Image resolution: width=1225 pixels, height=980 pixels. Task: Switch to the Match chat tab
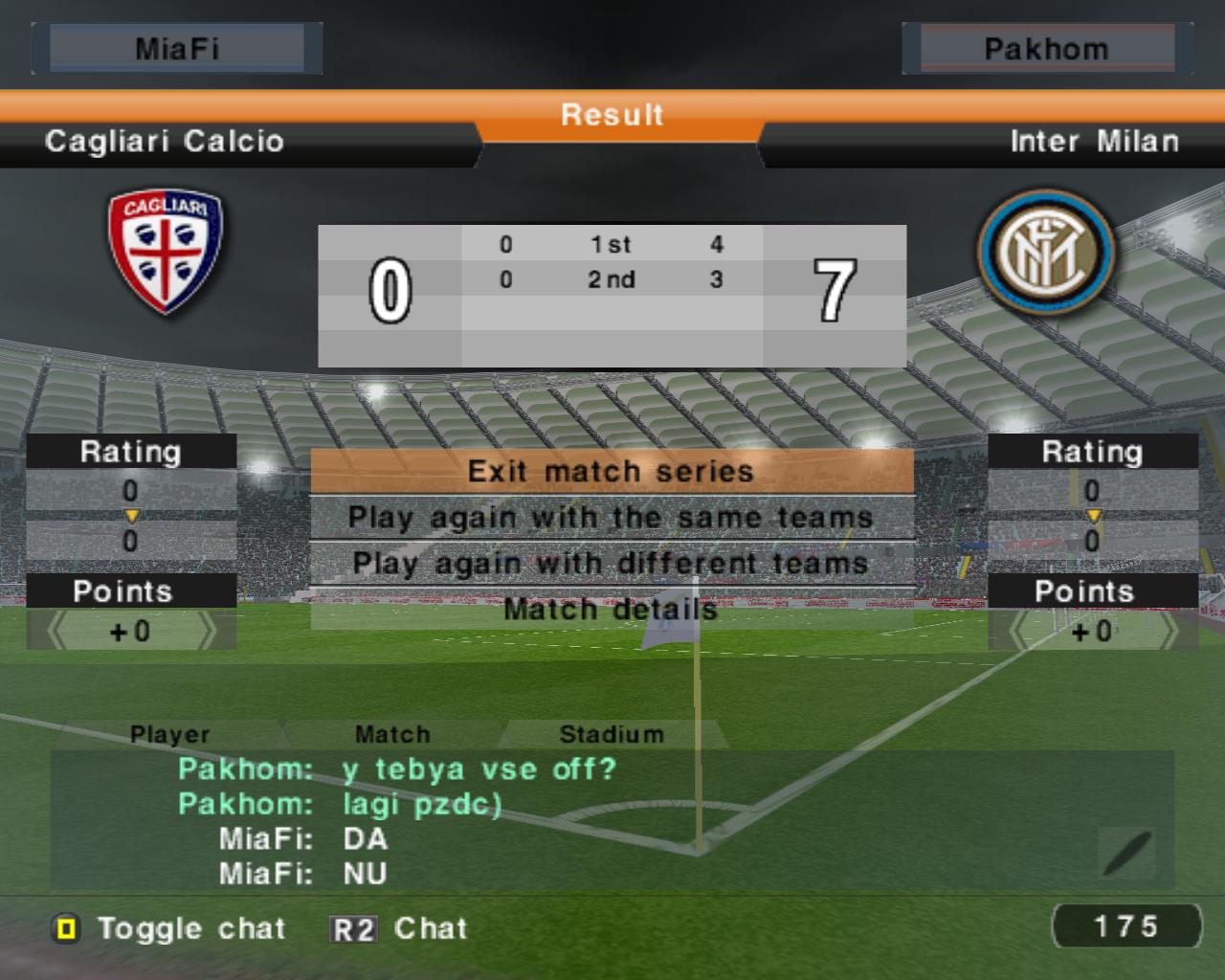[x=392, y=734]
